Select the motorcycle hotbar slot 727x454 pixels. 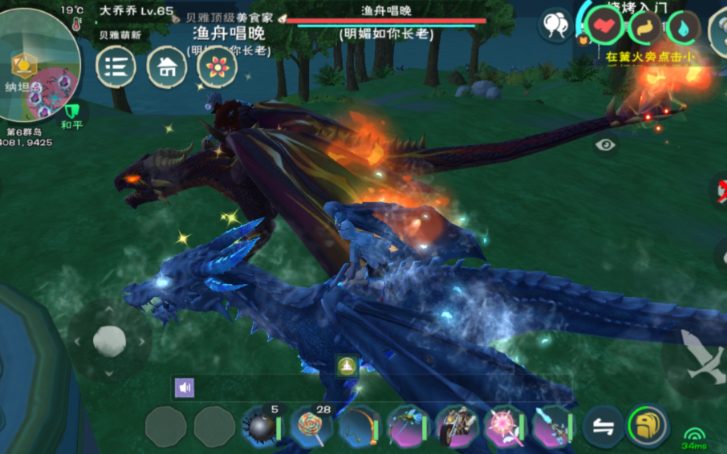click(x=455, y=427)
